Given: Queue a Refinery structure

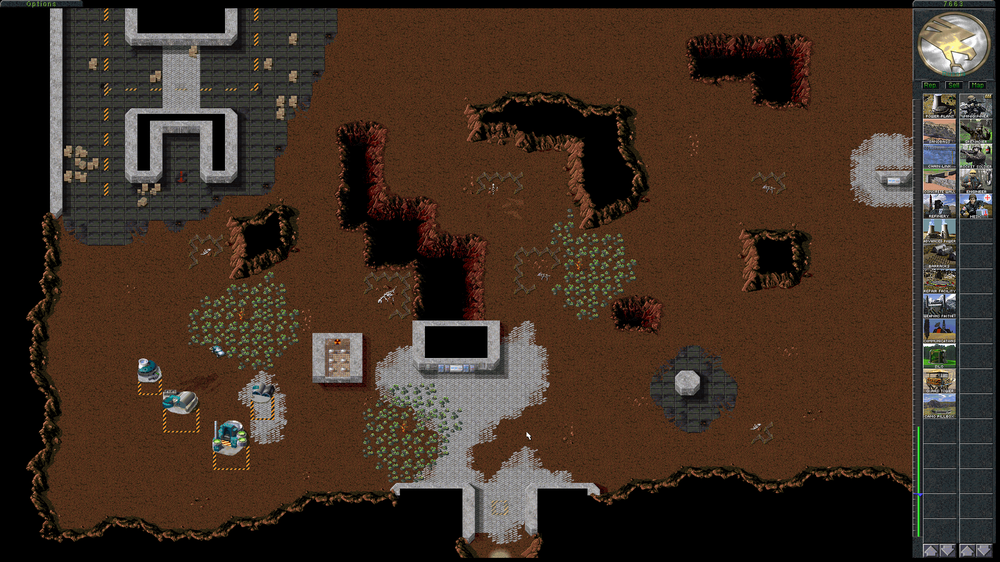Looking at the screenshot, I should [940, 207].
